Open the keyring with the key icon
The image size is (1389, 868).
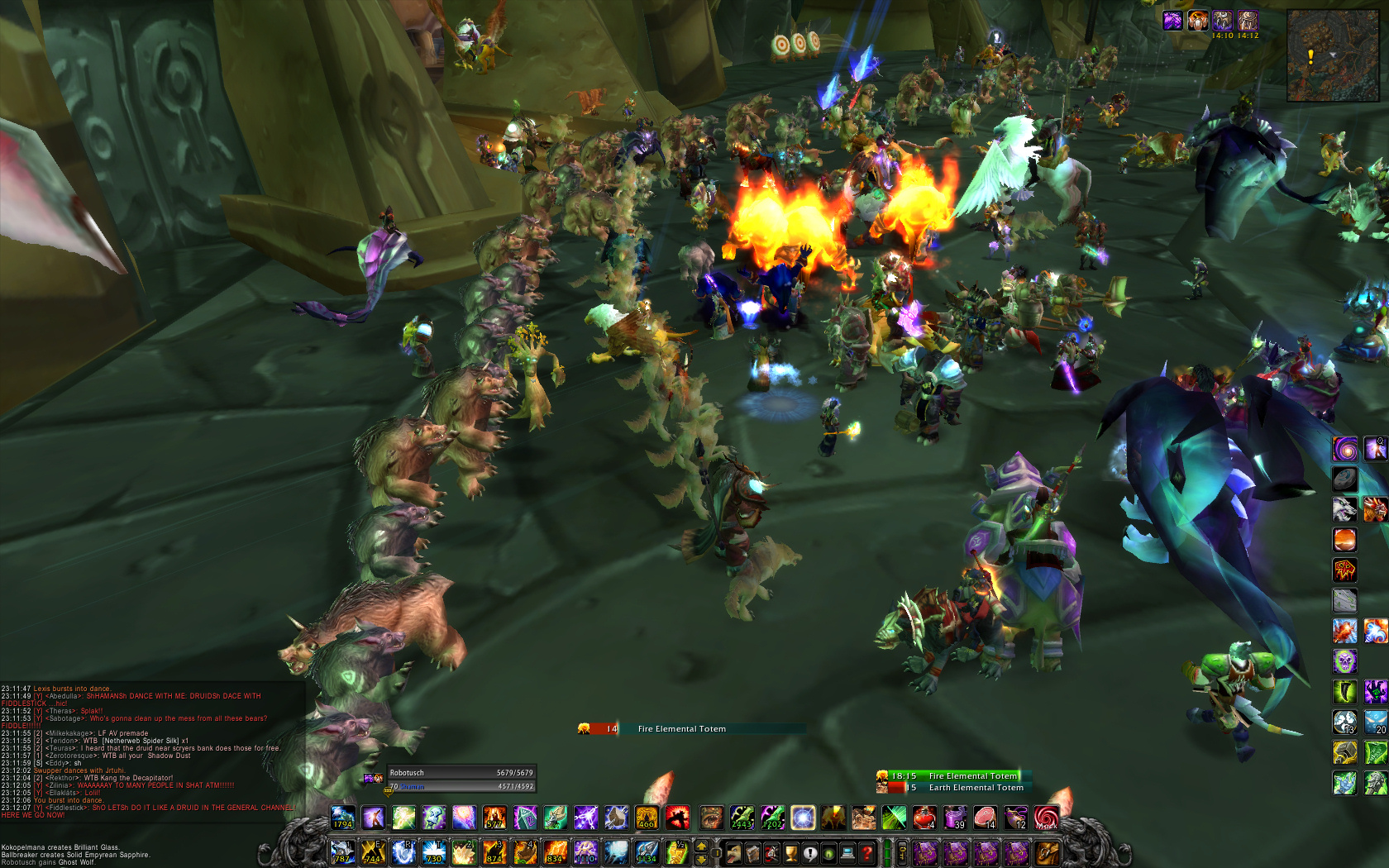[x=902, y=852]
